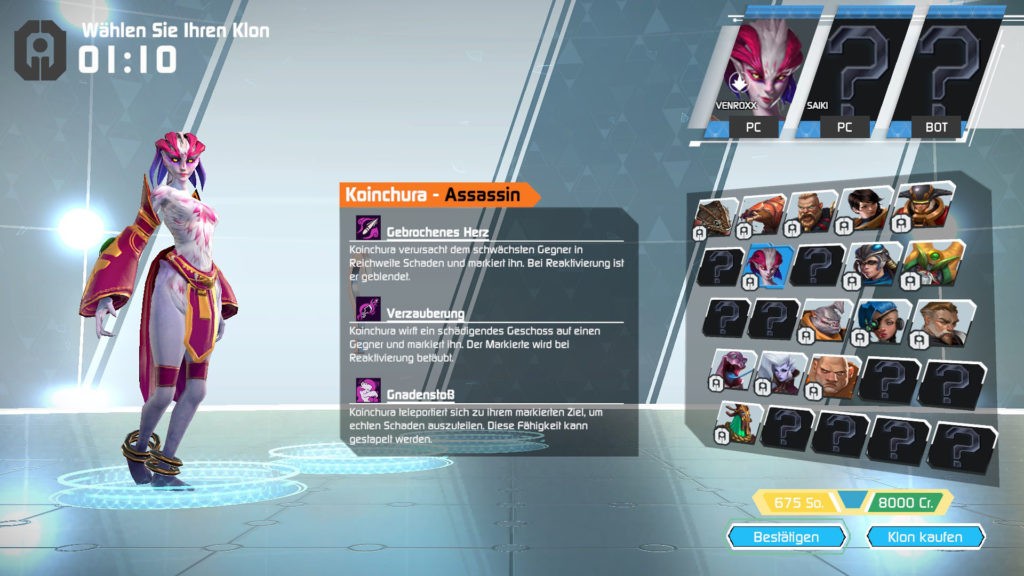Image resolution: width=1024 pixels, height=576 pixels.
Task: Pick the white-haired purple-skinned woman portrait
Action: pos(782,373)
